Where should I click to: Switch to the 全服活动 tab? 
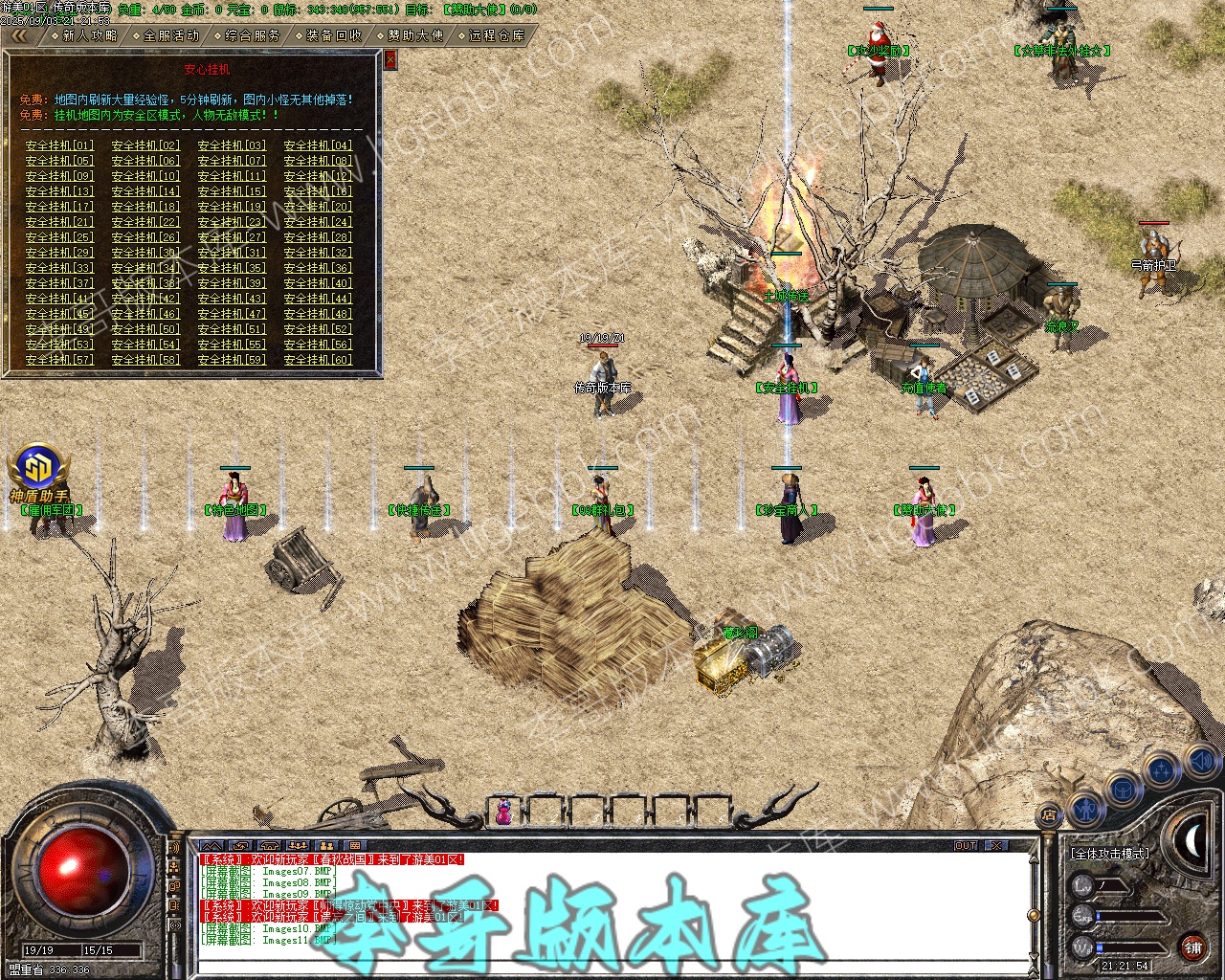(171, 35)
